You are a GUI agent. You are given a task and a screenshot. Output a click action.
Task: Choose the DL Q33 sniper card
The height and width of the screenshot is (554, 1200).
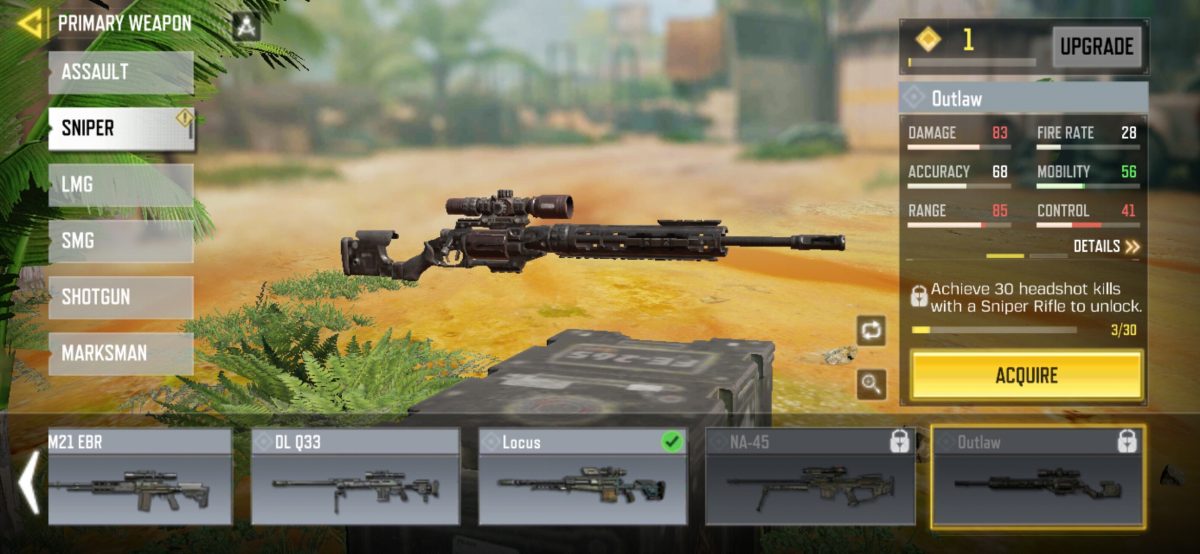(355, 477)
